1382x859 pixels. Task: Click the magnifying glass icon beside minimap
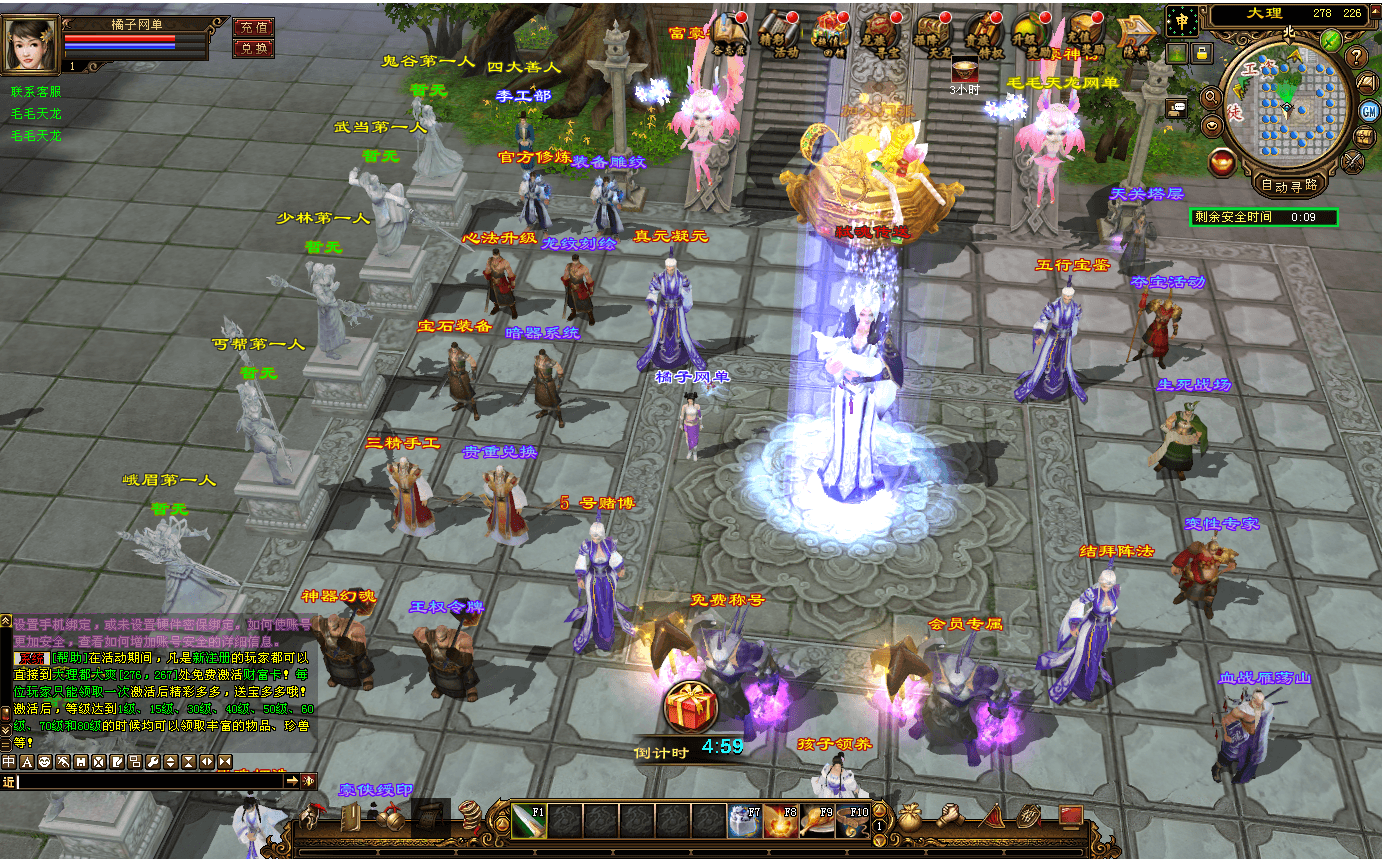tap(1210, 98)
